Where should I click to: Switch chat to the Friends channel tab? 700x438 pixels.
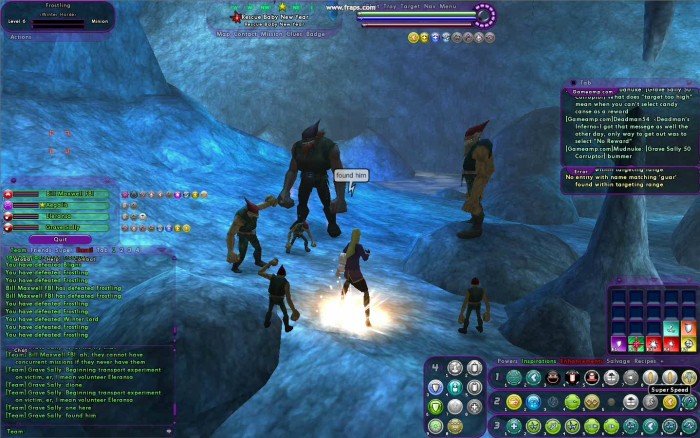pos(40,250)
